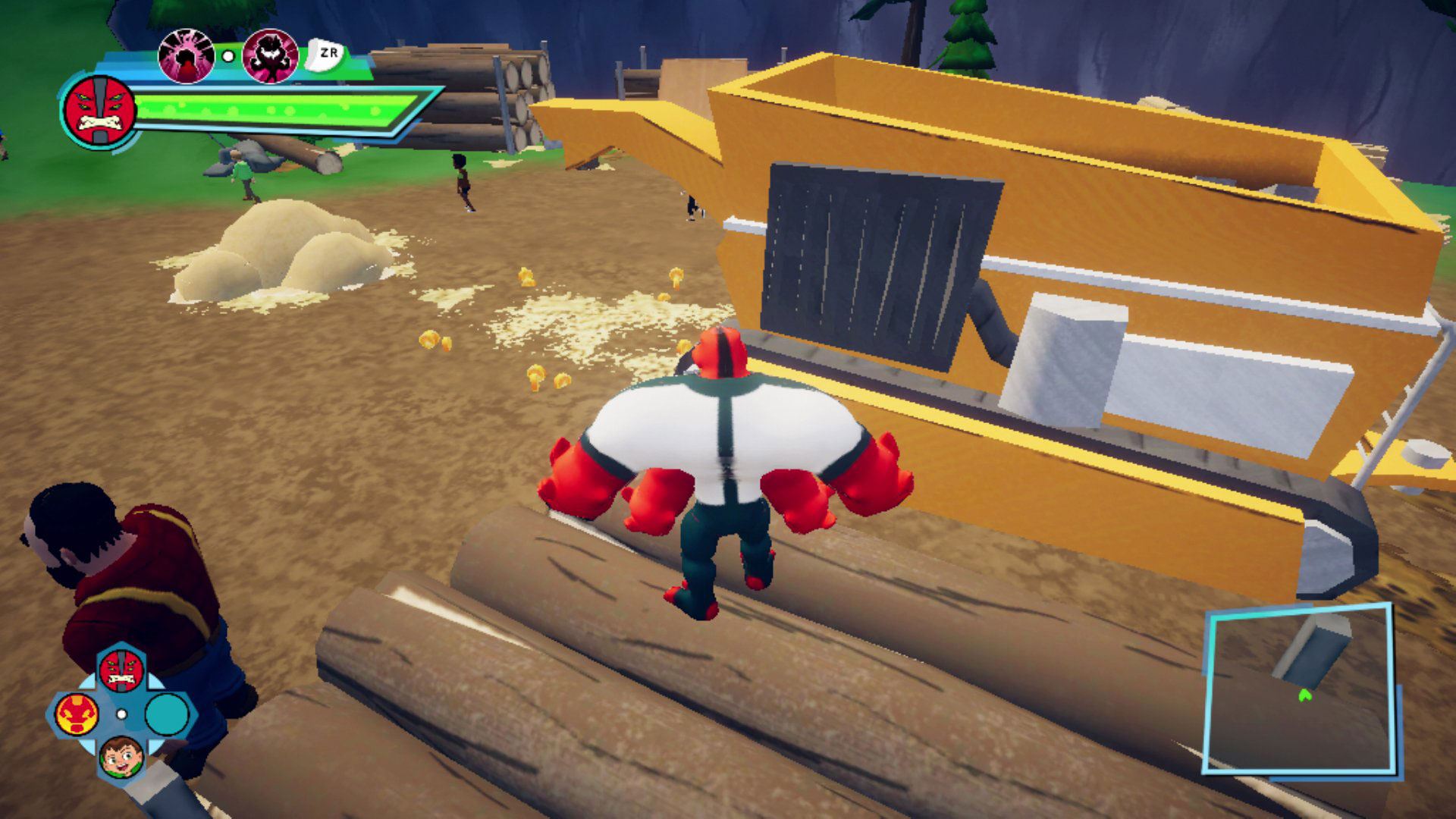Click the Four Arms portrait beside health bar
This screenshot has height=819, width=1456.
tap(99, 111)
